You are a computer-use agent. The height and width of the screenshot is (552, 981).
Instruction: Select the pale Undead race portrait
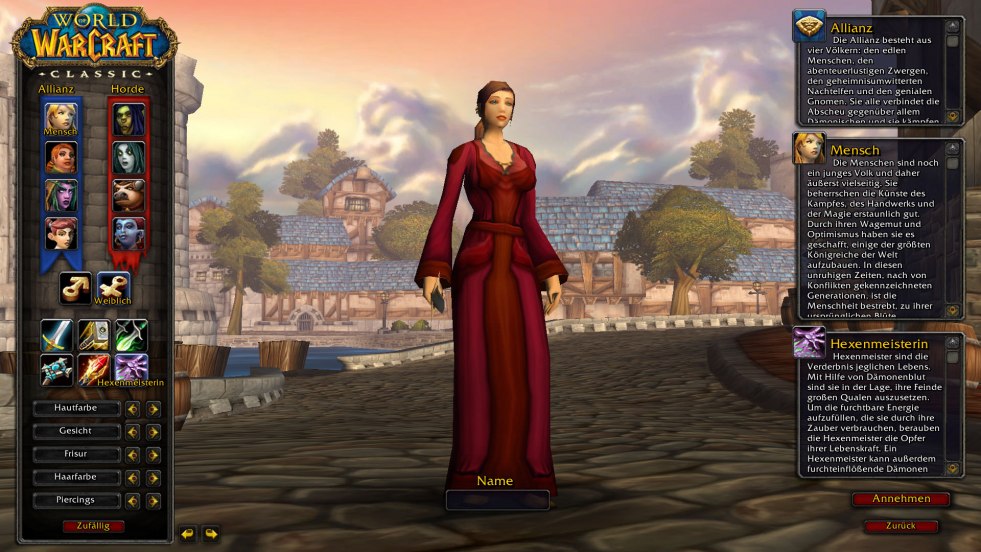click(x=129, y=157)
